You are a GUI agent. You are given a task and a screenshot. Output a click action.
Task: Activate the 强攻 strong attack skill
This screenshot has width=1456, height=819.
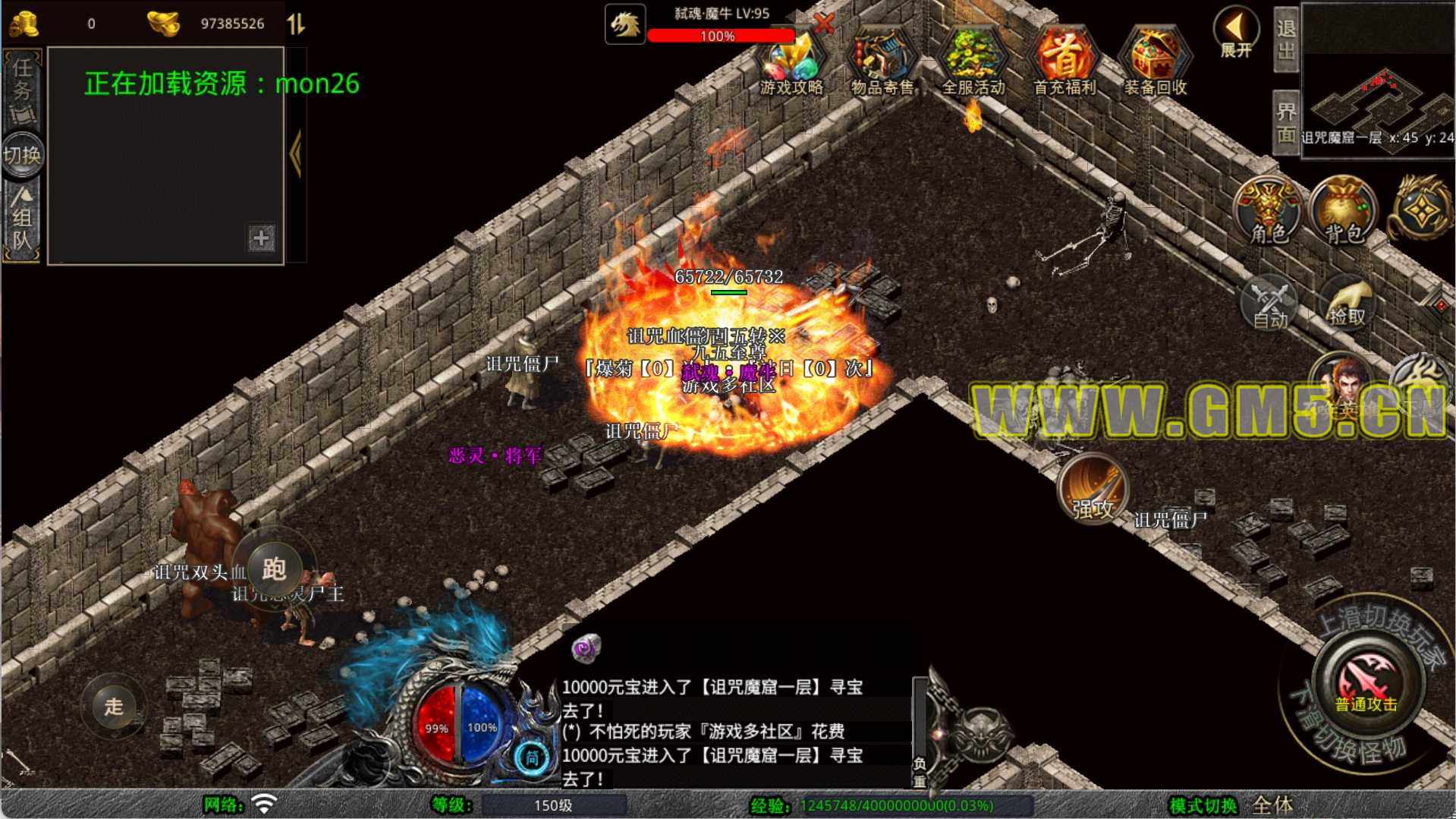(x=1093, y=490)
